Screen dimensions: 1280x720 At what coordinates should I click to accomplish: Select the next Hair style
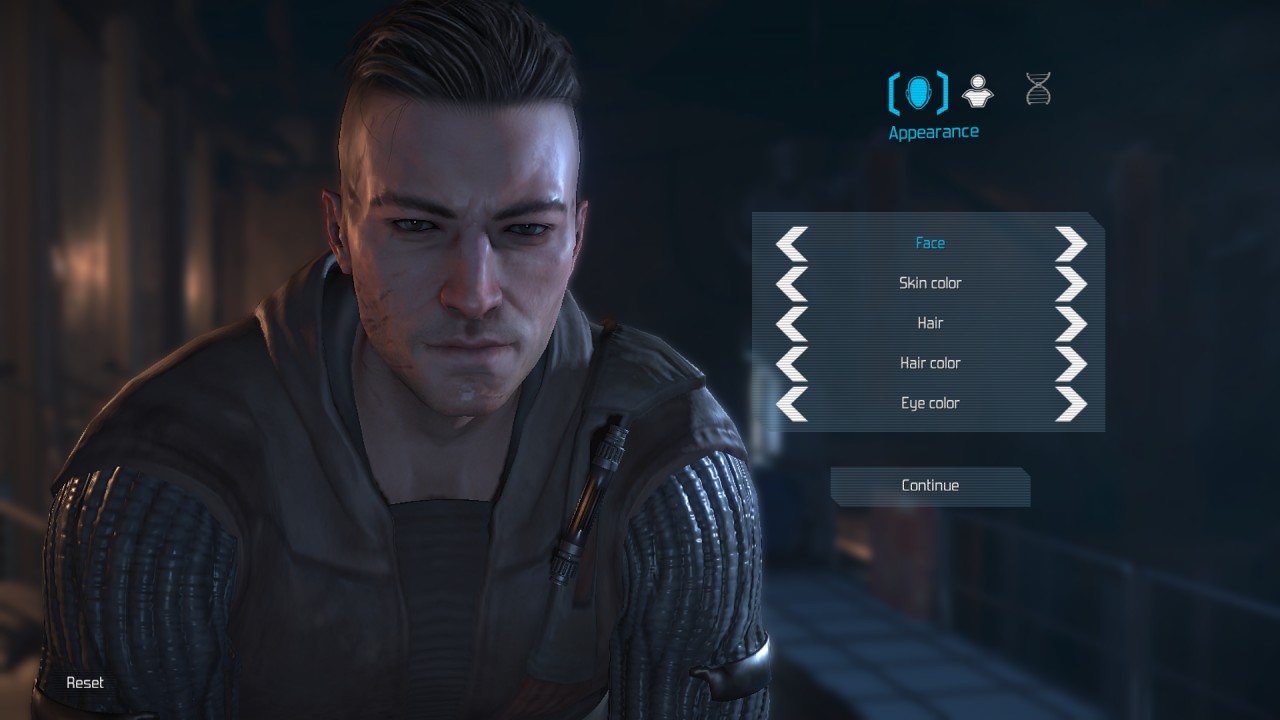coord(1070,323)
